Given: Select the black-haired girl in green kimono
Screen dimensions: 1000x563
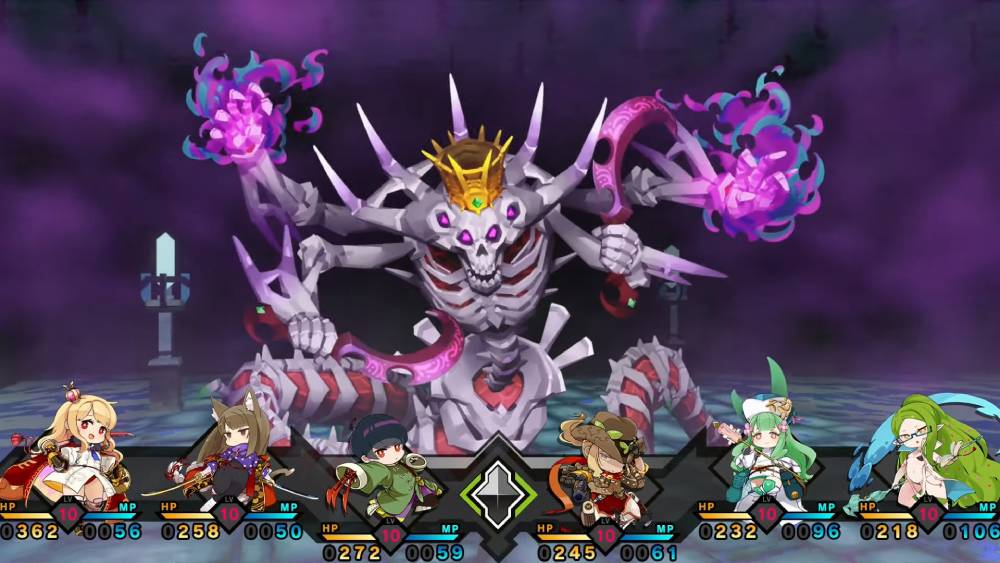Looking at the screenshot, I should pyautogui.click(x=385, y=468).
